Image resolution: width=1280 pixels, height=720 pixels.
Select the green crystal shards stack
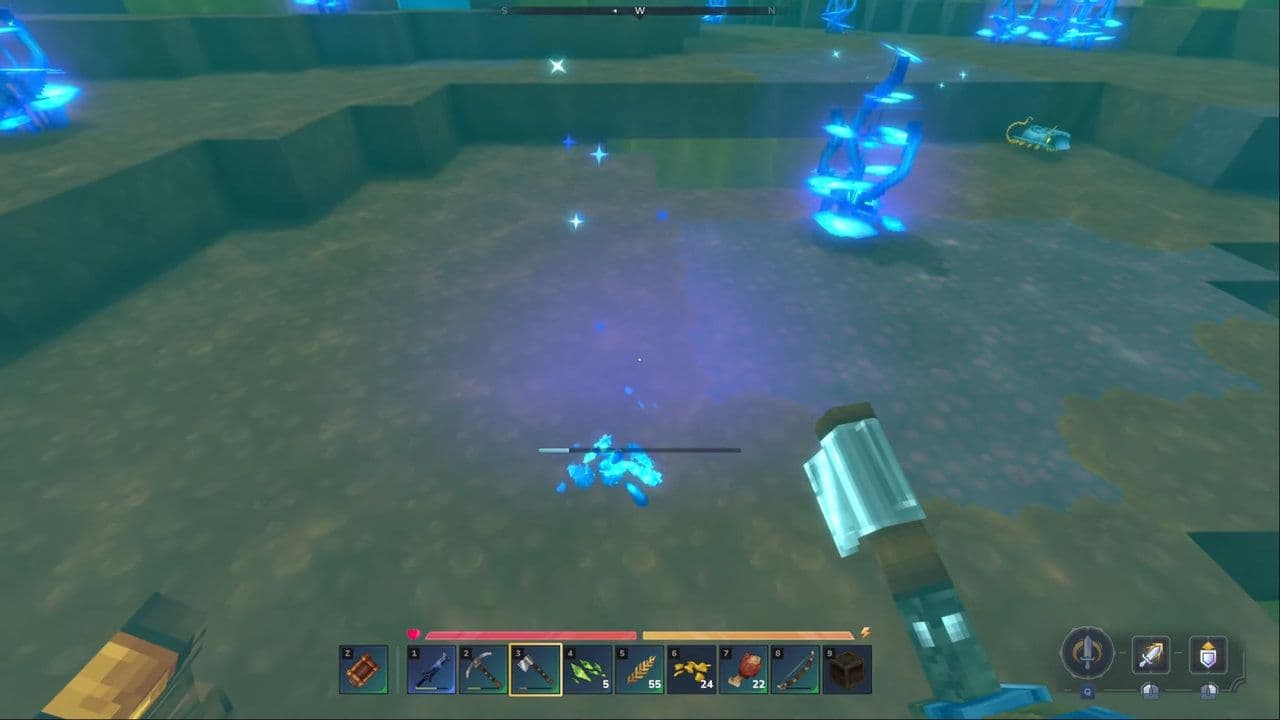pos(587,669)
